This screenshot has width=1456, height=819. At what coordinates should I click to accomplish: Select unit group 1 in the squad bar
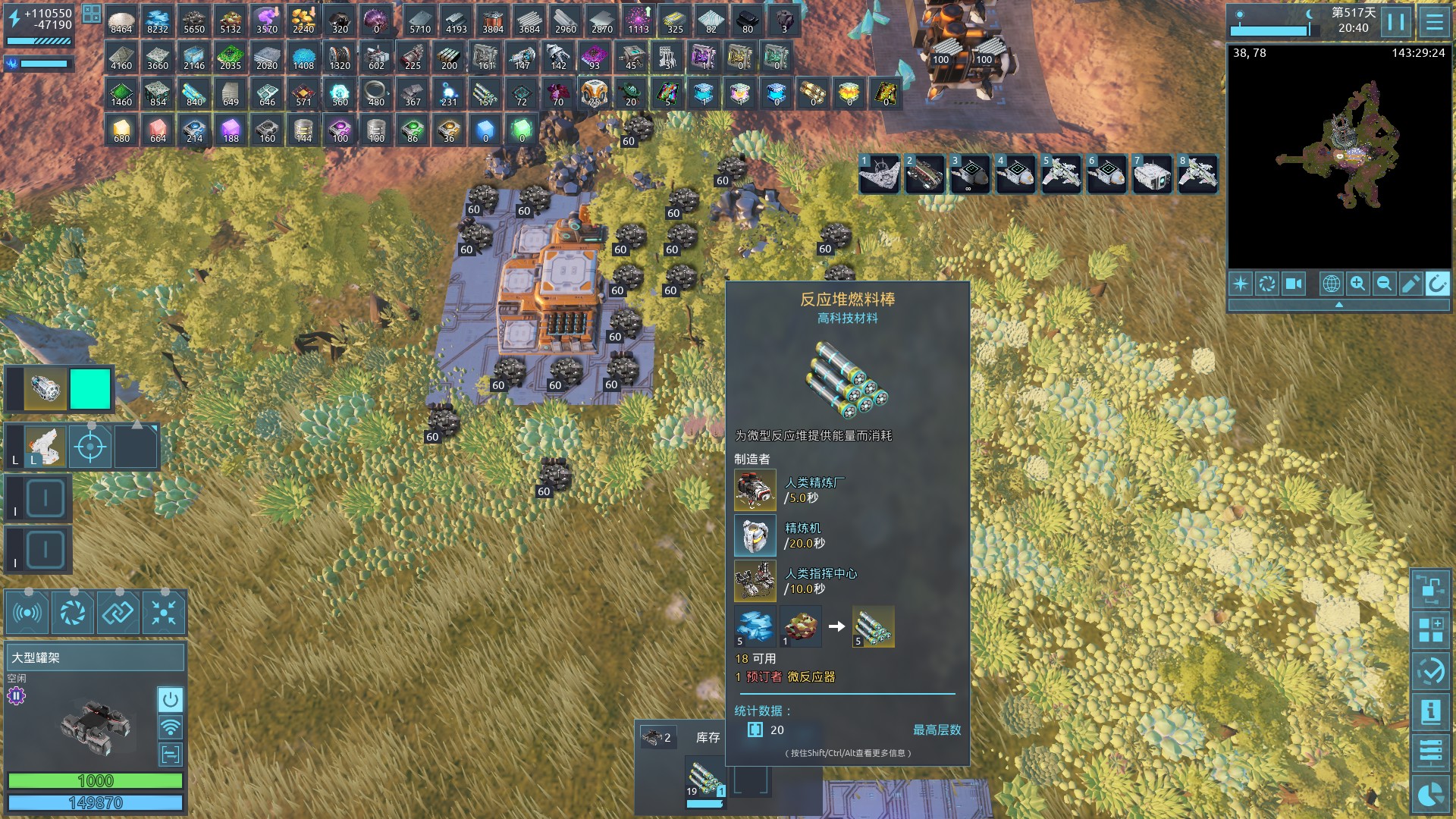(880, 174)
